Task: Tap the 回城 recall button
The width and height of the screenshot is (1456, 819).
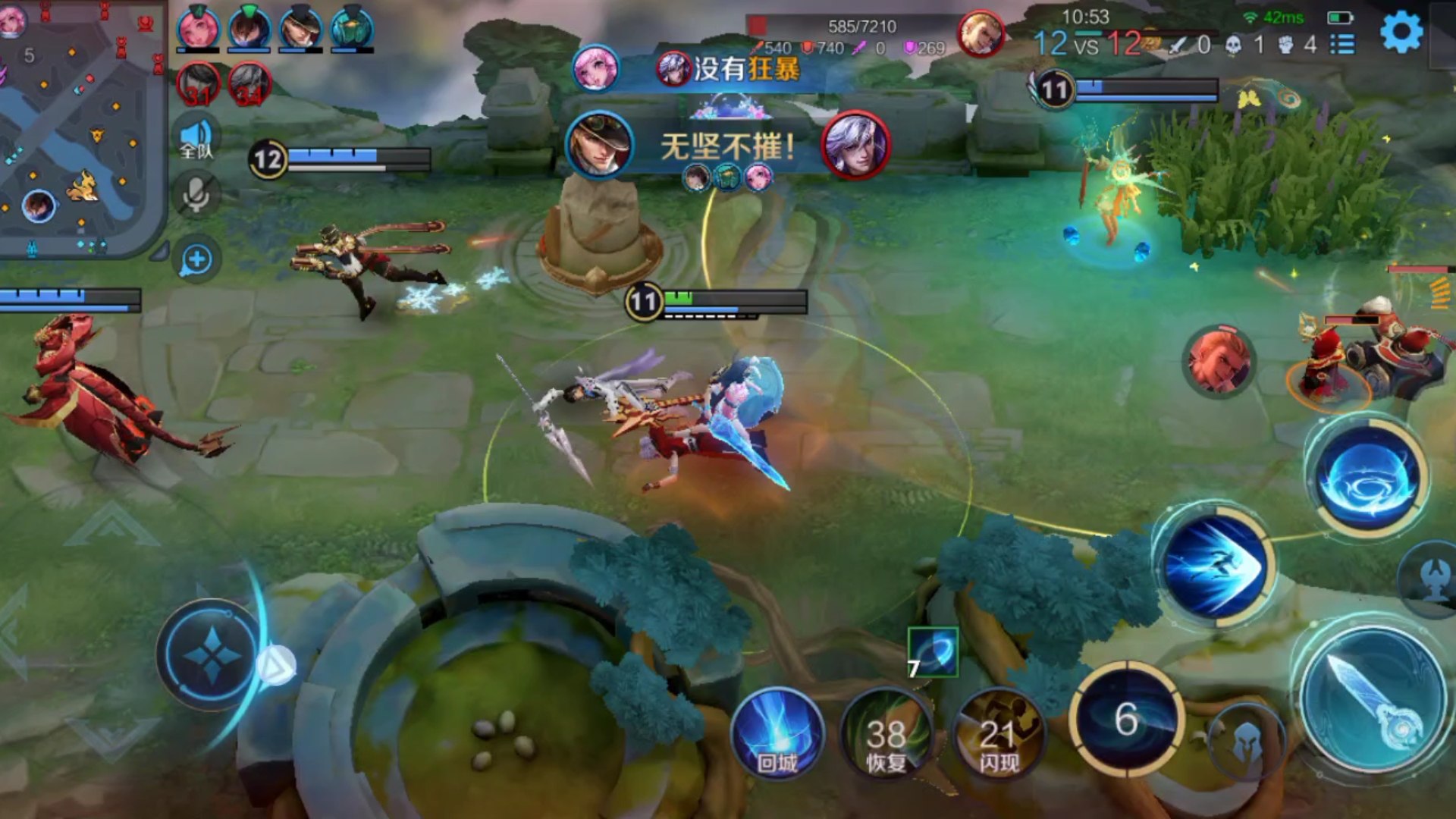Action: 777,736
